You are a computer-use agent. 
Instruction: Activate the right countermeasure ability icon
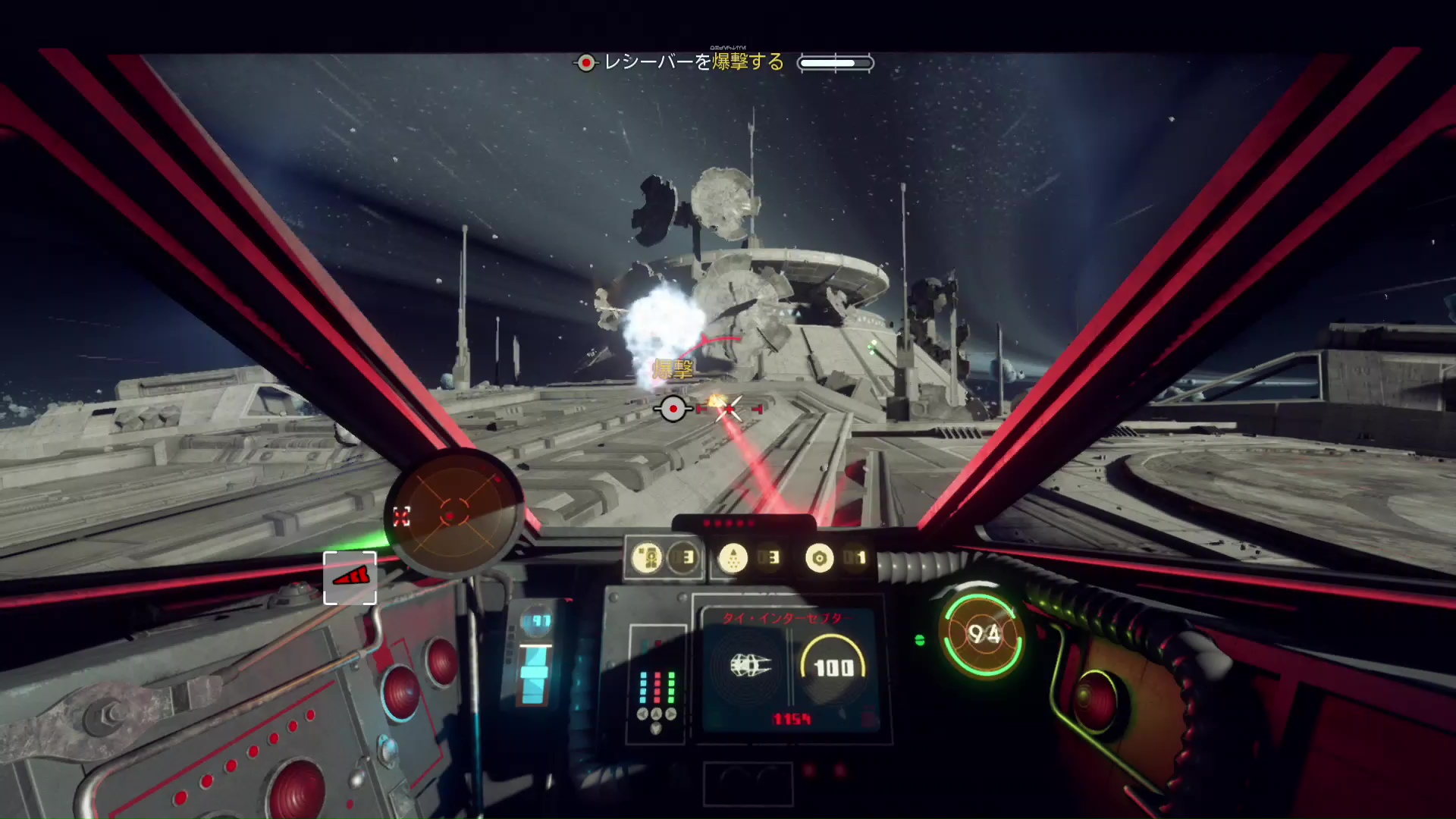pyautogui.click(x=819, y=559)
